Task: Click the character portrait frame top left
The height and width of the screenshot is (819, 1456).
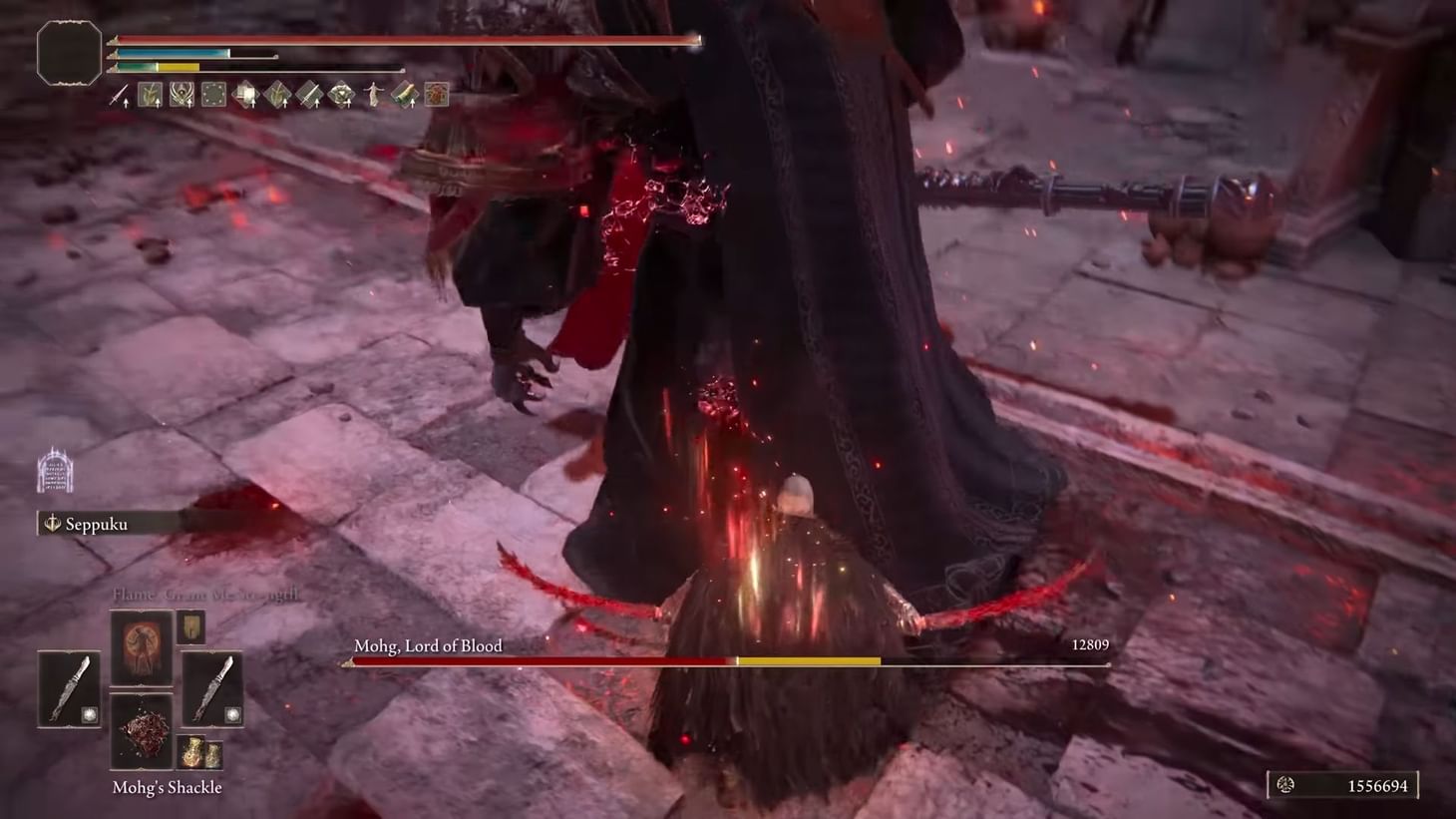Action: (68, 52)
